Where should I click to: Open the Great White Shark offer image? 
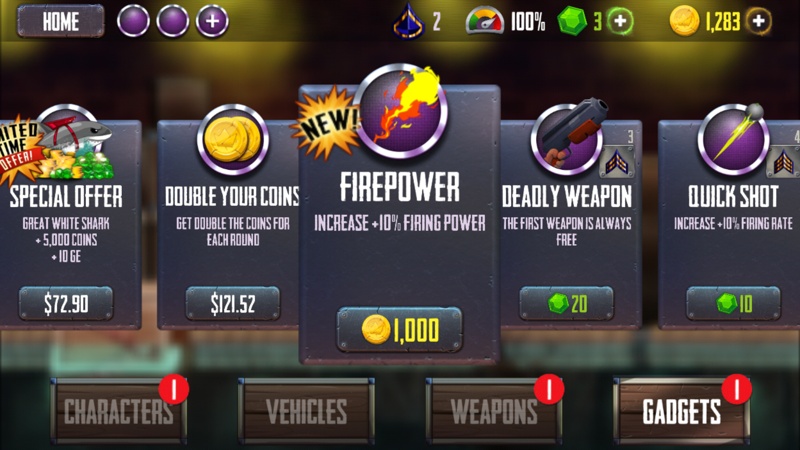pyautogui.click(x=66, y=140)
